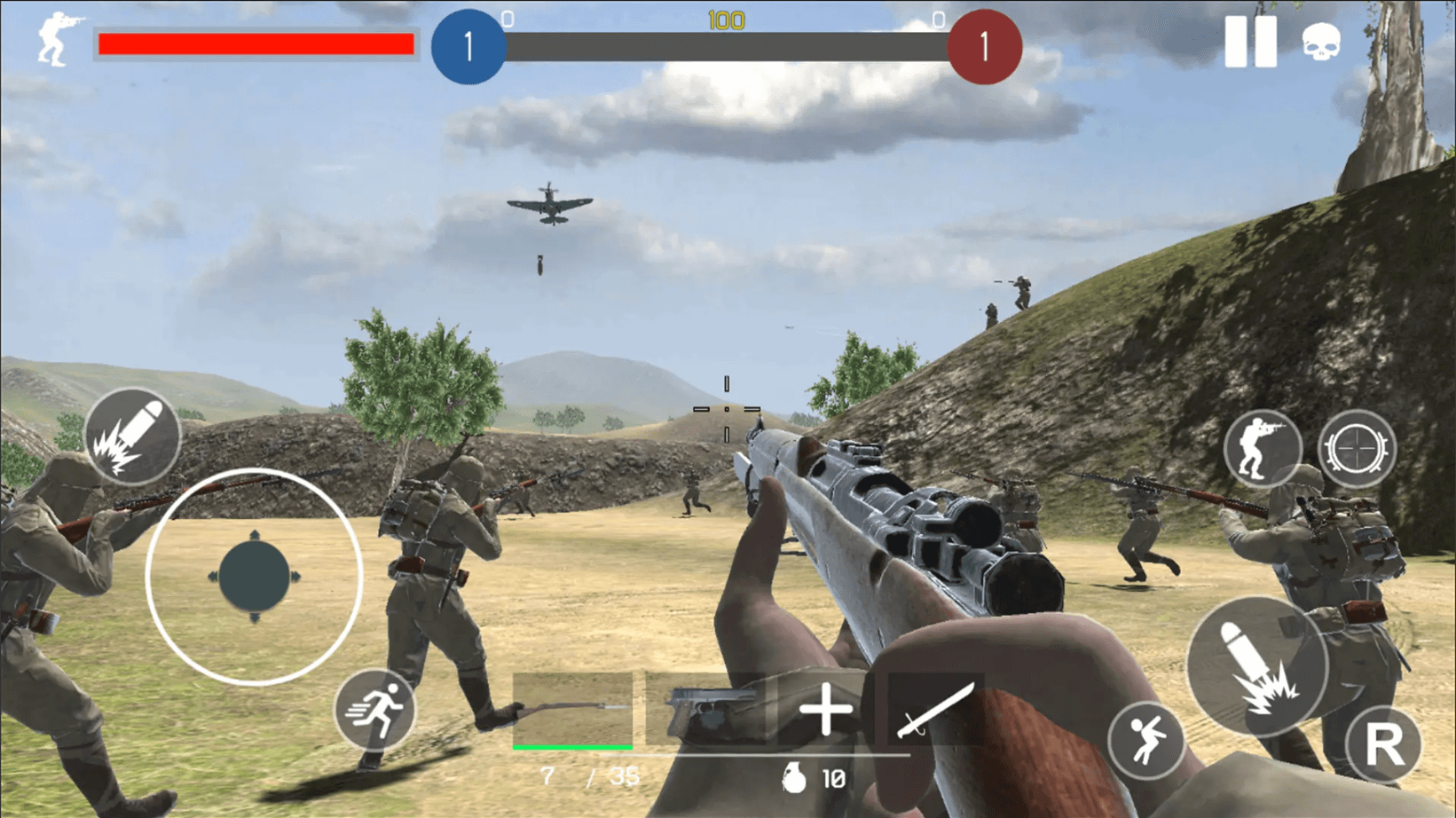Screen dimensions: 1456x818
Task: Click the red health bar
Action: (256, 43)
